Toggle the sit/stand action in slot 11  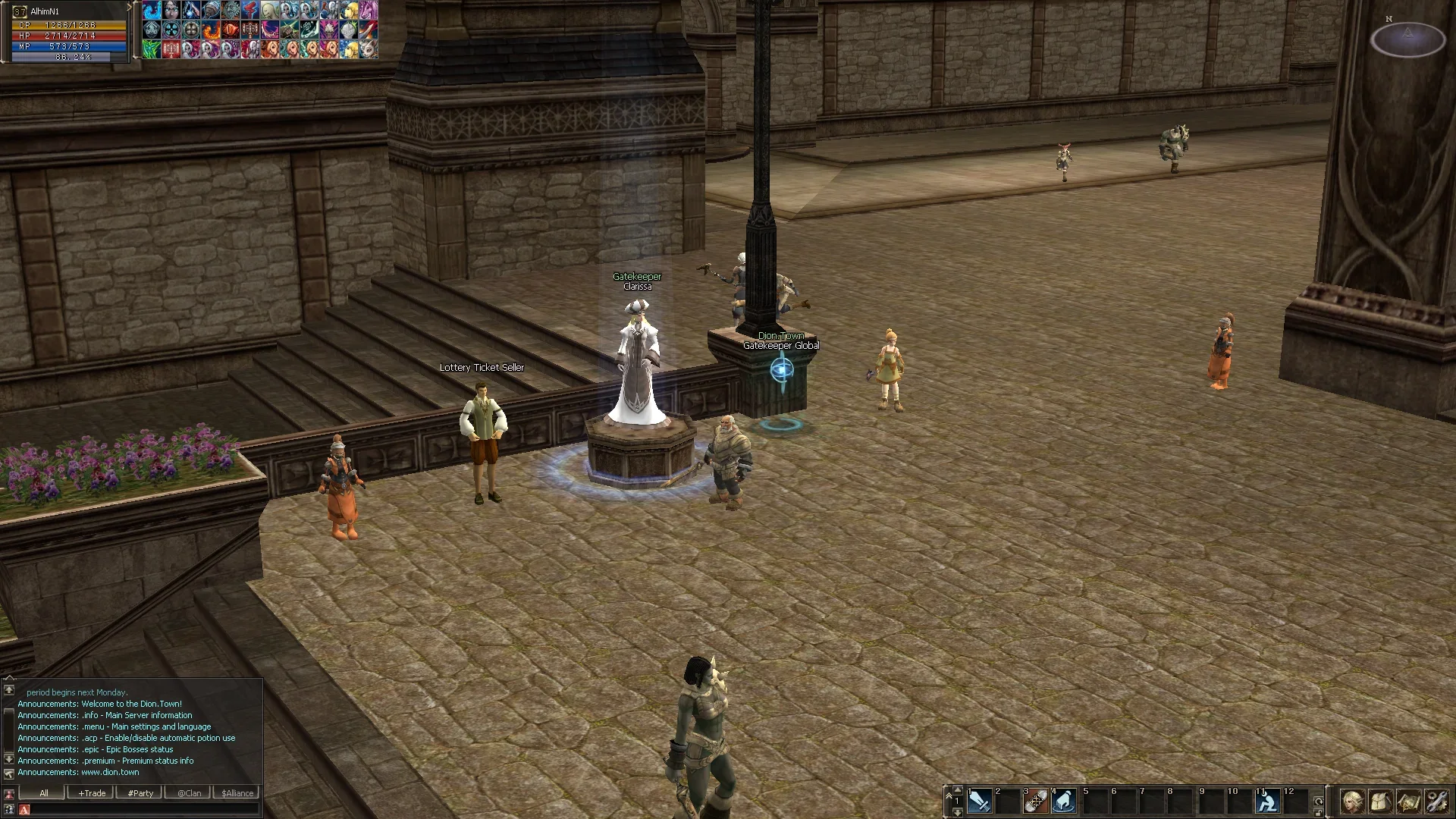pos(1268,801)
